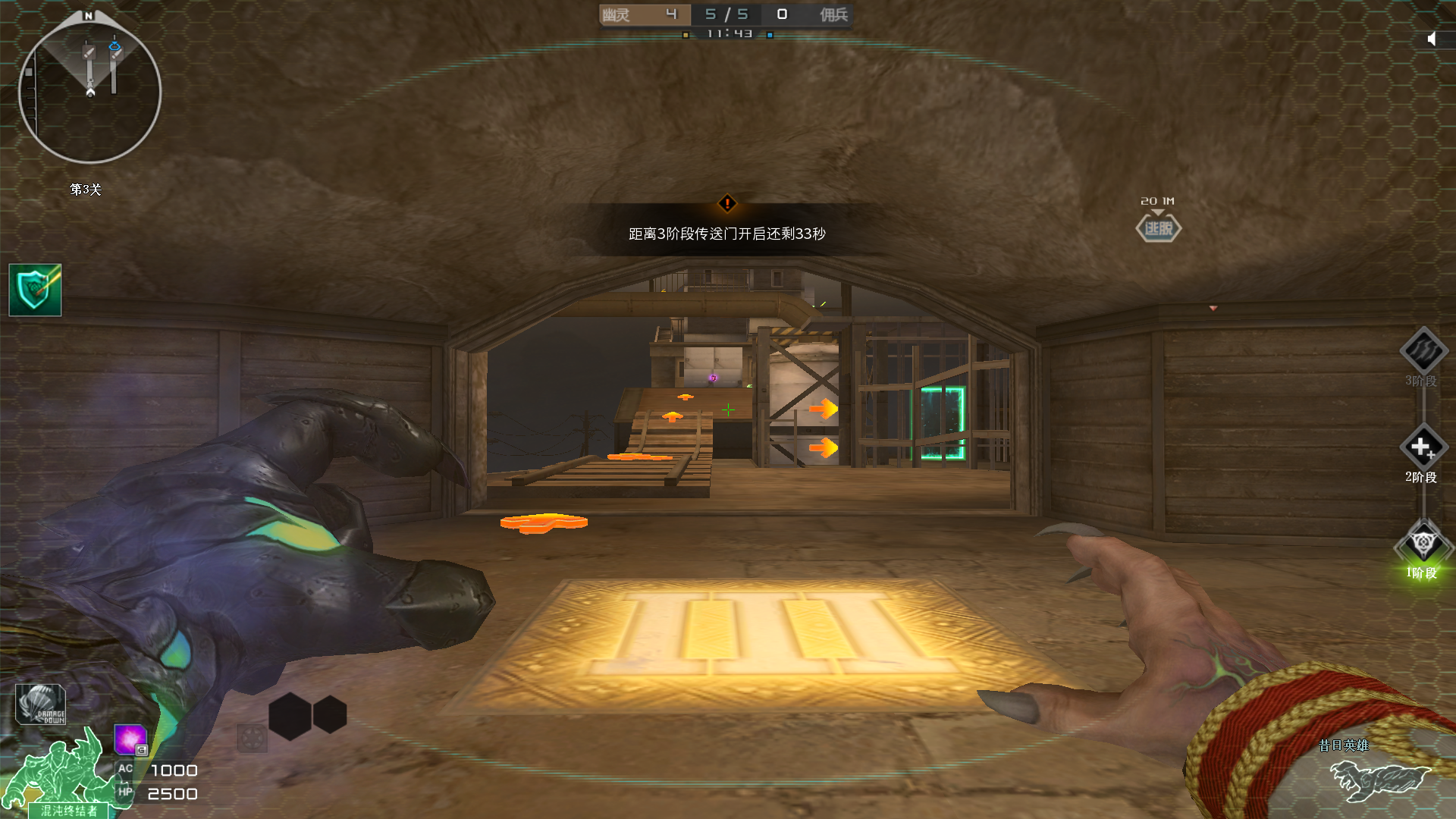
Task: Toggle the speaker sound icon
Action: (1432, 39)
